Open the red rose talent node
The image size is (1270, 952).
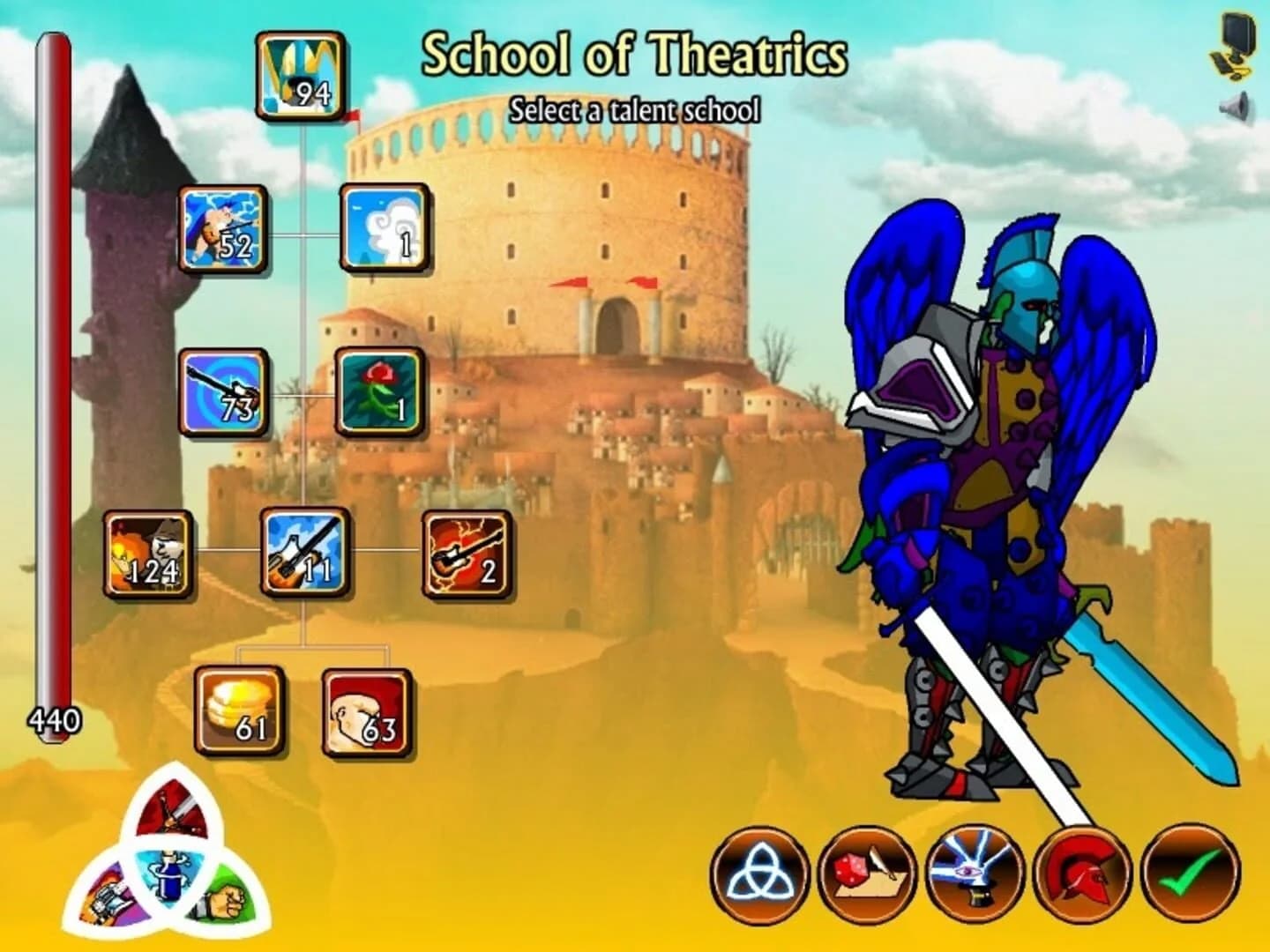[x=377, y=390]
